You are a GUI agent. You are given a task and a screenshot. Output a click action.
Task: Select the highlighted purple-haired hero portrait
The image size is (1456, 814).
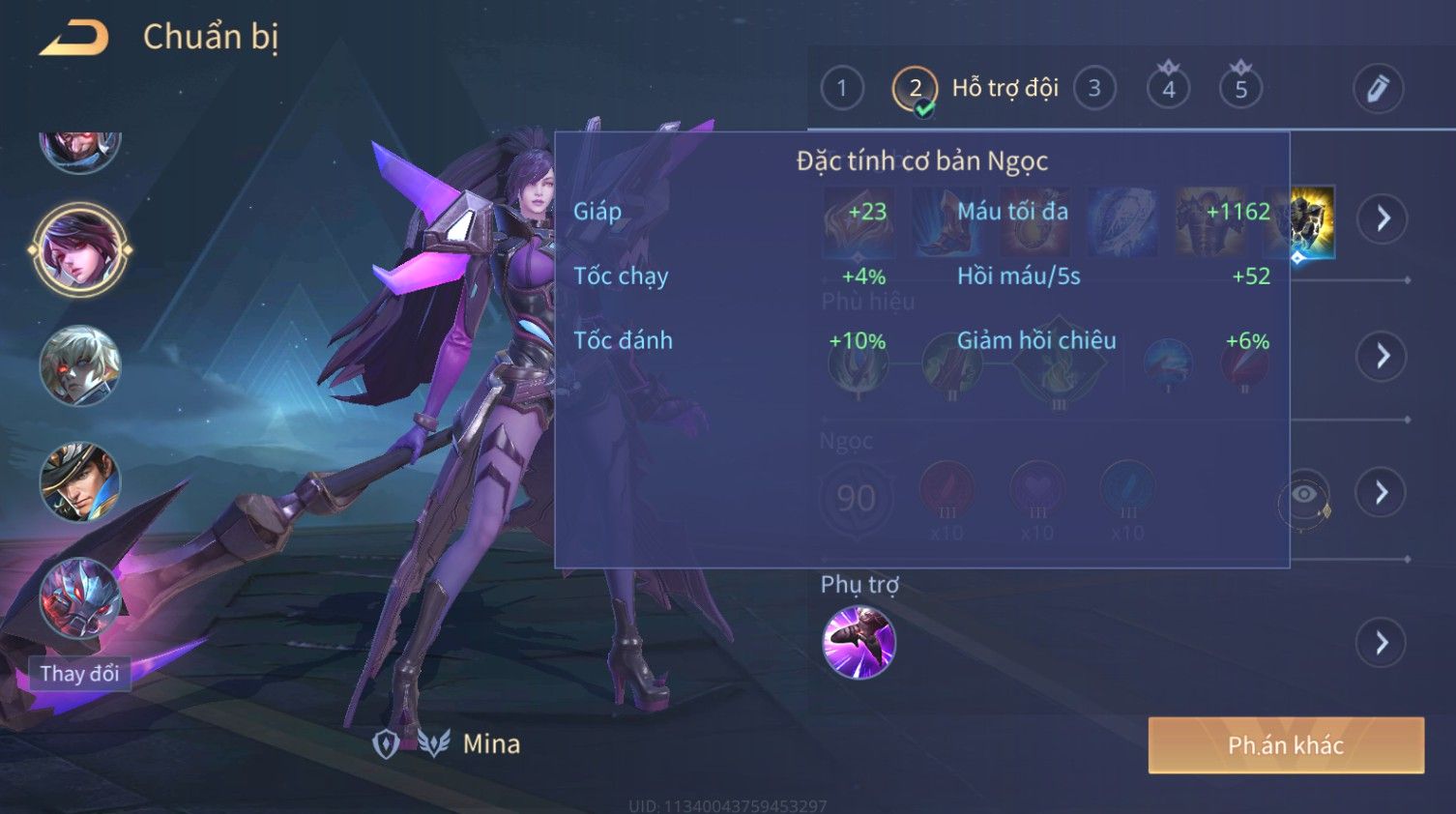pos(80,249)
